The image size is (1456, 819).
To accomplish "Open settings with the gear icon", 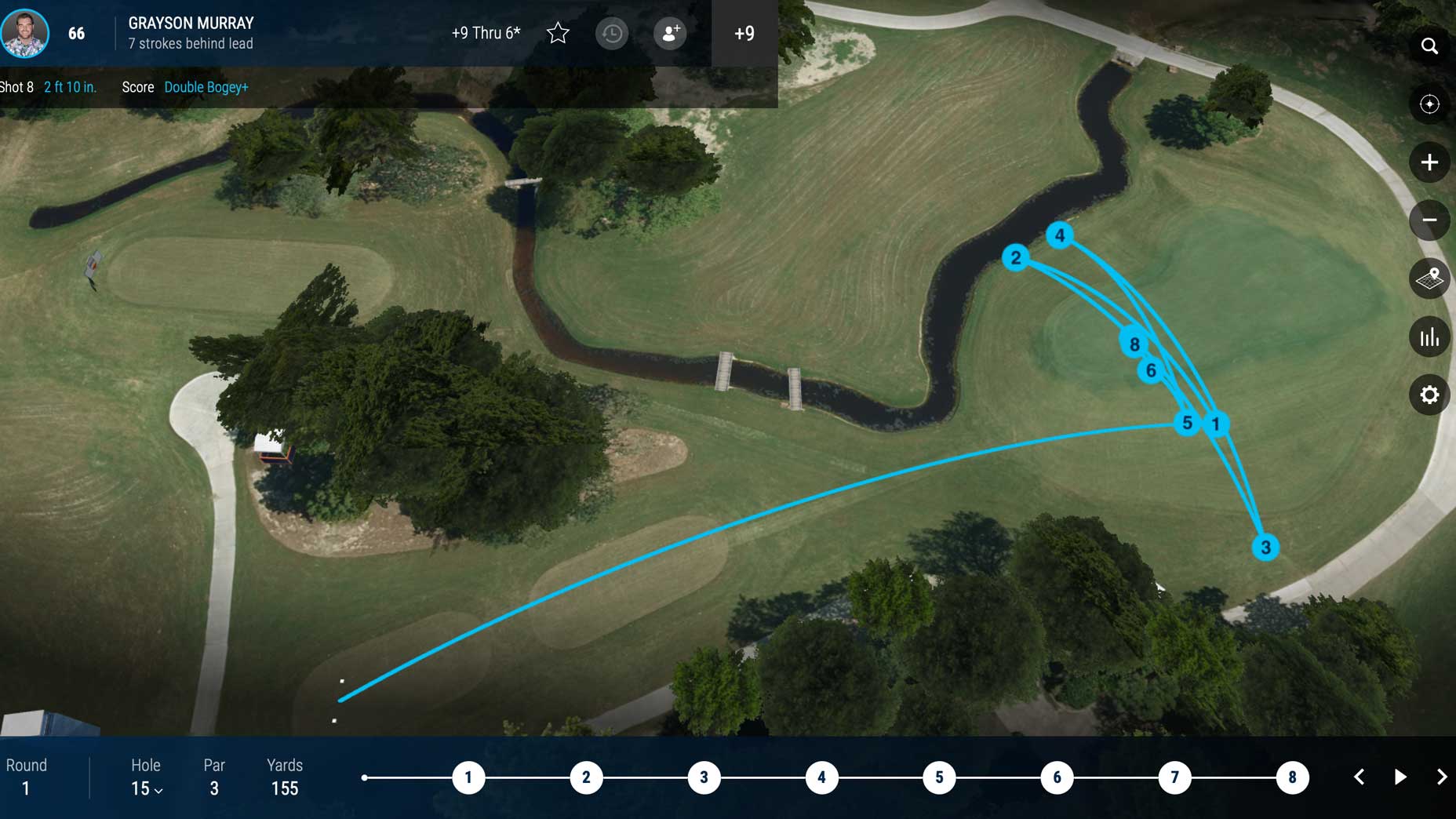I will coord(1429,395).
